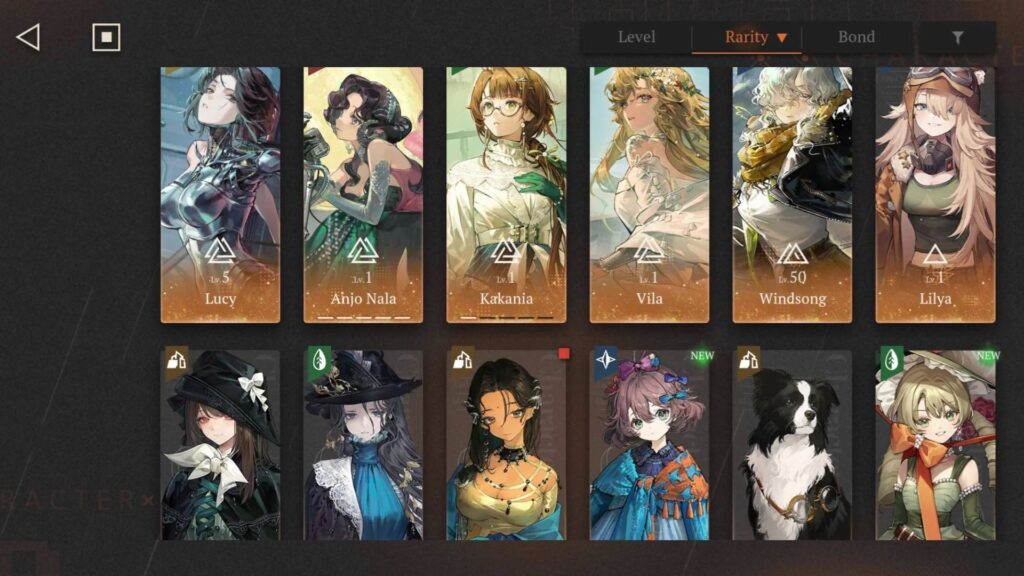Screen dimensions: 1024x576
Task: Select Lucy's character card
Action: [220, 195]
